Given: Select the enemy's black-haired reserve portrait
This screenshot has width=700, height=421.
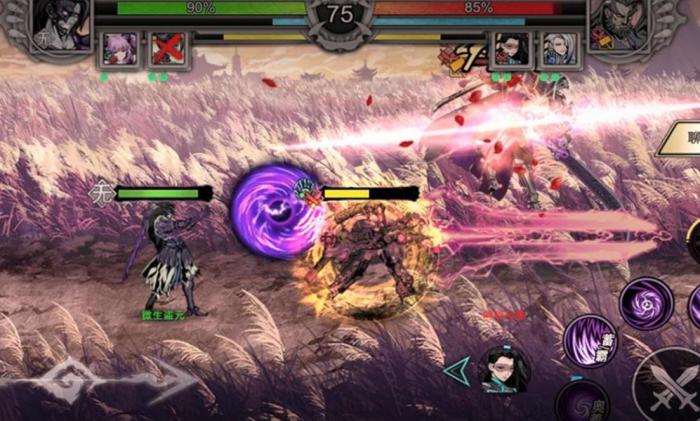Looking at the screenshot, I should tap(510, 49).
